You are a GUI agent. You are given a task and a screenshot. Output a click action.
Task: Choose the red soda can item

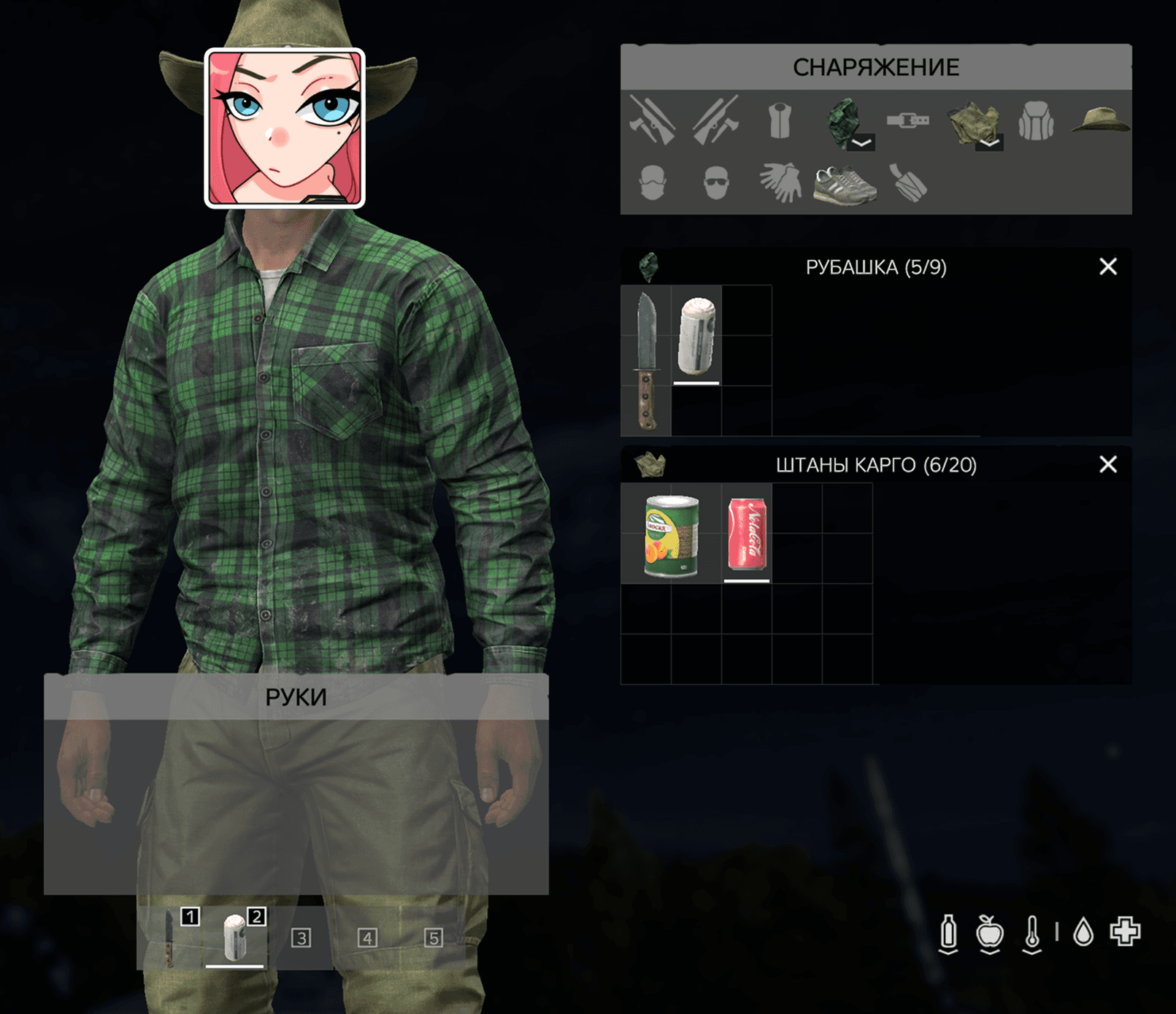point(747,535)
